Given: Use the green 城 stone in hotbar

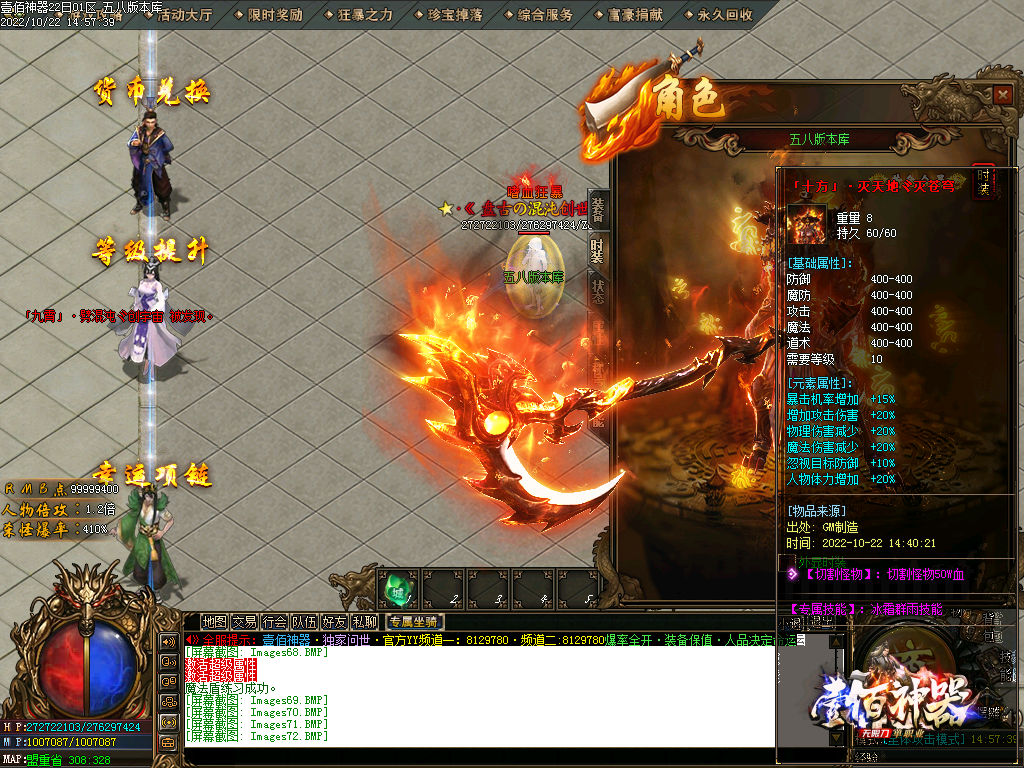Looking at the screenshot, I should coord(398,589).
